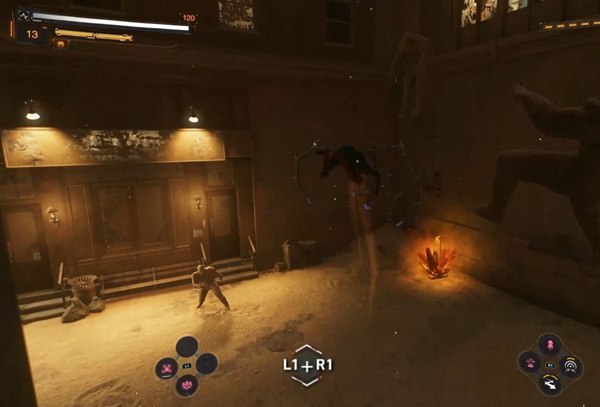This screenshot has width=600, height=407.
Task: Choose the top pink spider ability in the gadget wheel
Action: point(550,345)
